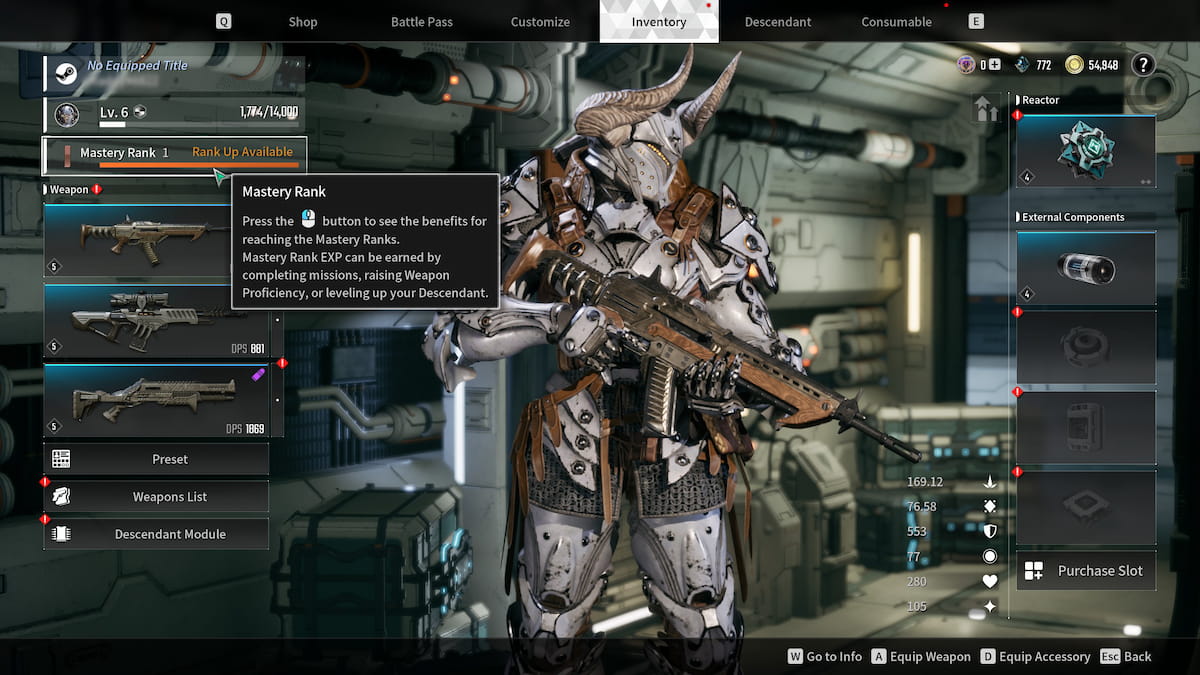Click the house icon above the Reactor panel
Screen dimensions: 1200x675
(986, 109)
